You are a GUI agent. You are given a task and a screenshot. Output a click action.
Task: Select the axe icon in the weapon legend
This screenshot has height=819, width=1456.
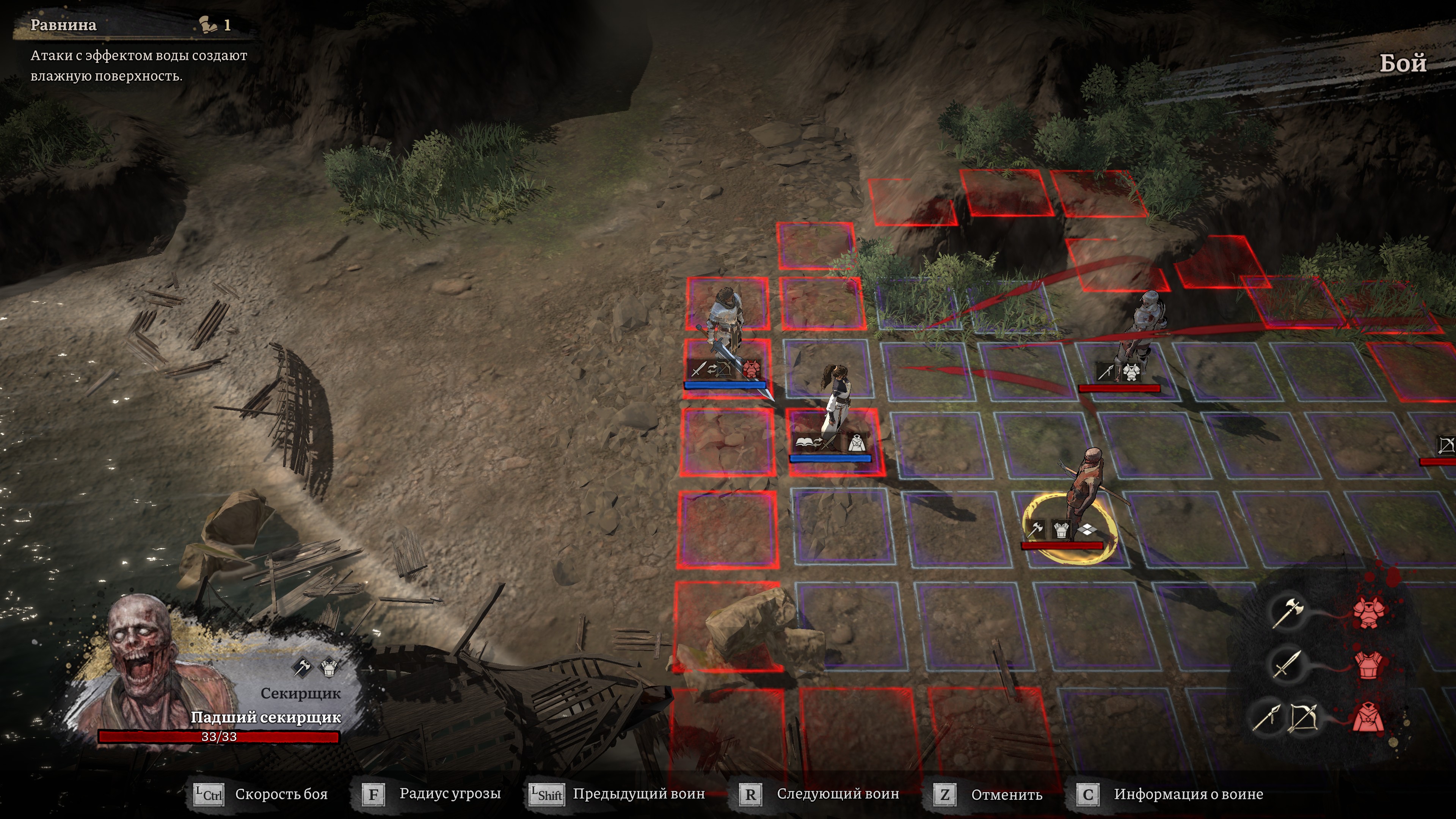(1287, 612)
